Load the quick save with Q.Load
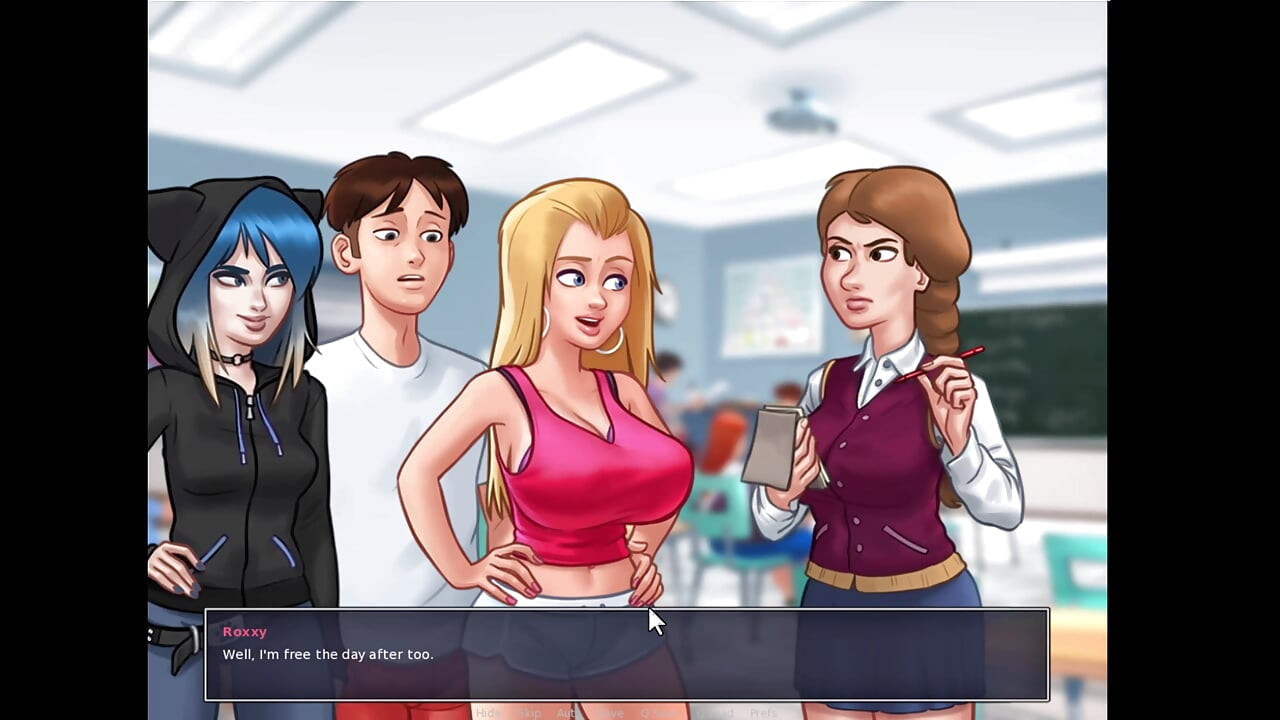The width and height of the screenshot is (1280, 720). [713, 713]
